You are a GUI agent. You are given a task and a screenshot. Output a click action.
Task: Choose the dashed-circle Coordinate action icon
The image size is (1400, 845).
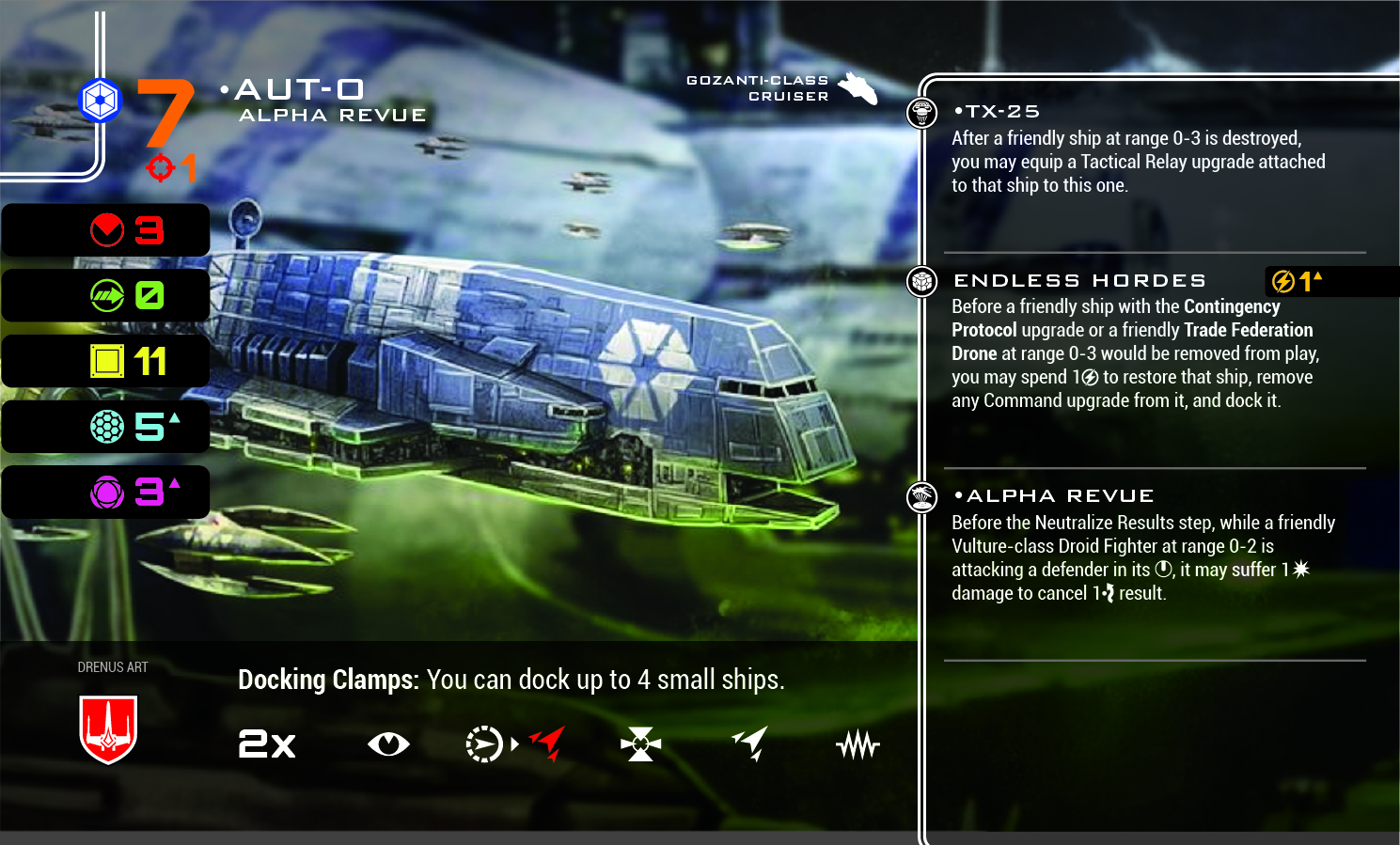484,744
